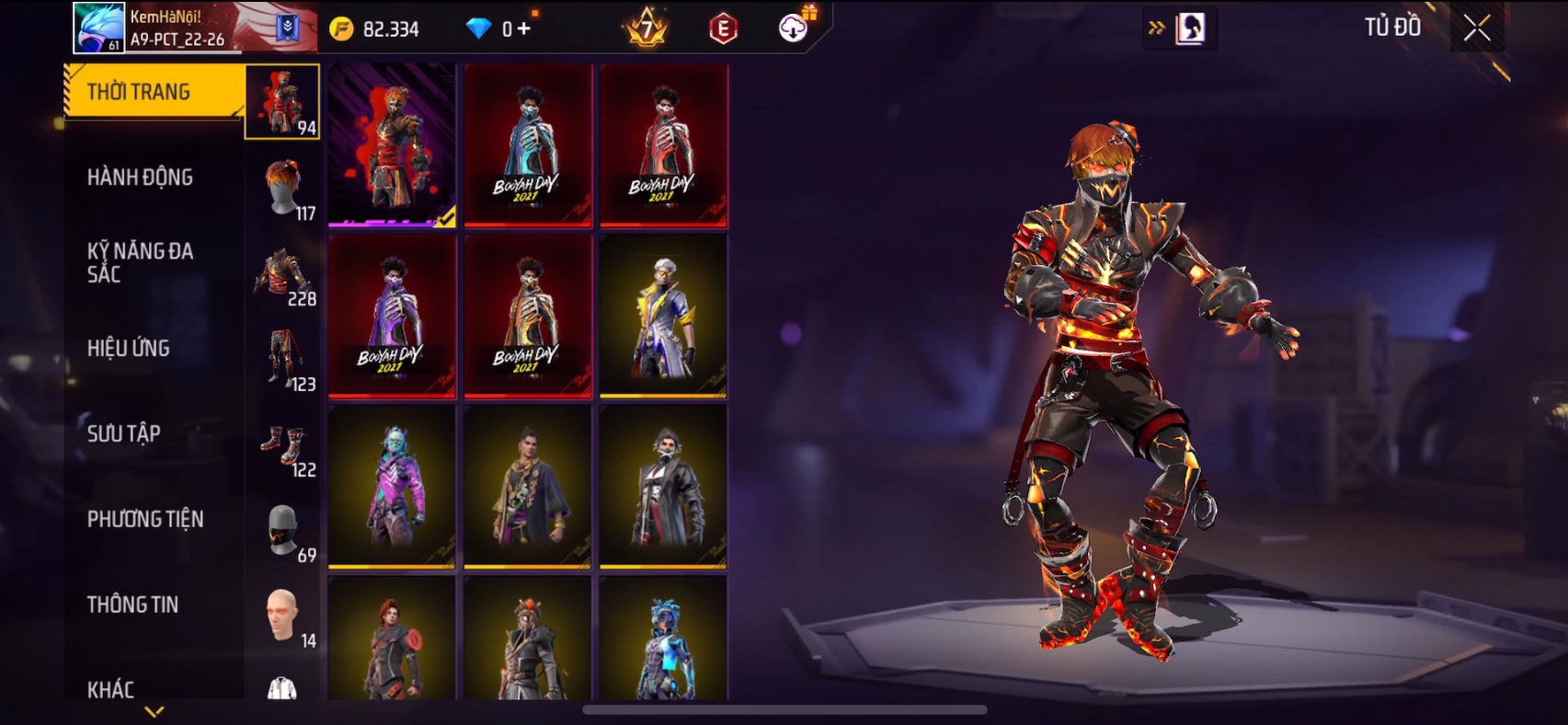Switch to the Hiệu Ứng tab
The image size is (1568, 725).
coord(129,348)
